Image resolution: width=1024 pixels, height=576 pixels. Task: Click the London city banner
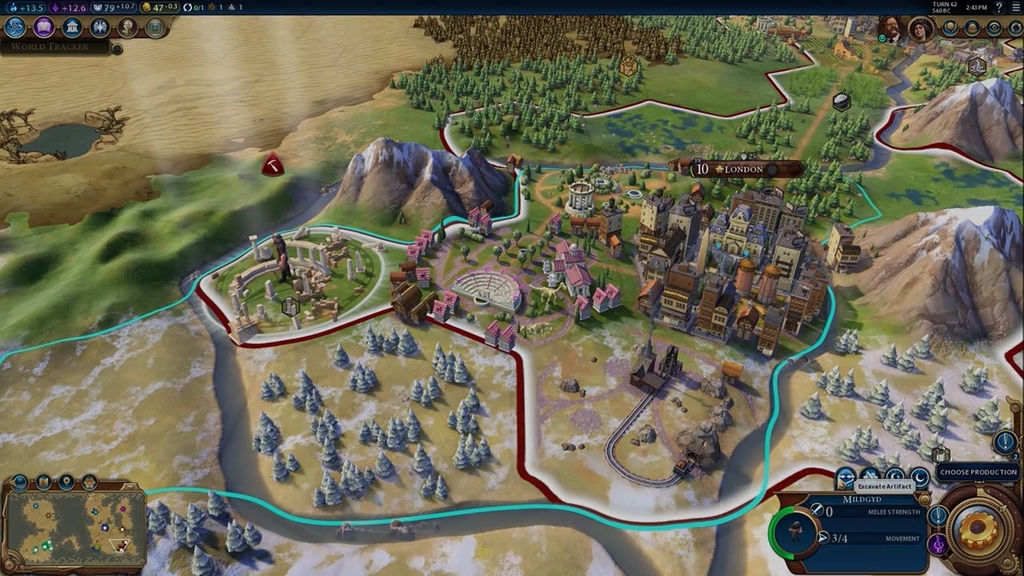pos(745,169)
